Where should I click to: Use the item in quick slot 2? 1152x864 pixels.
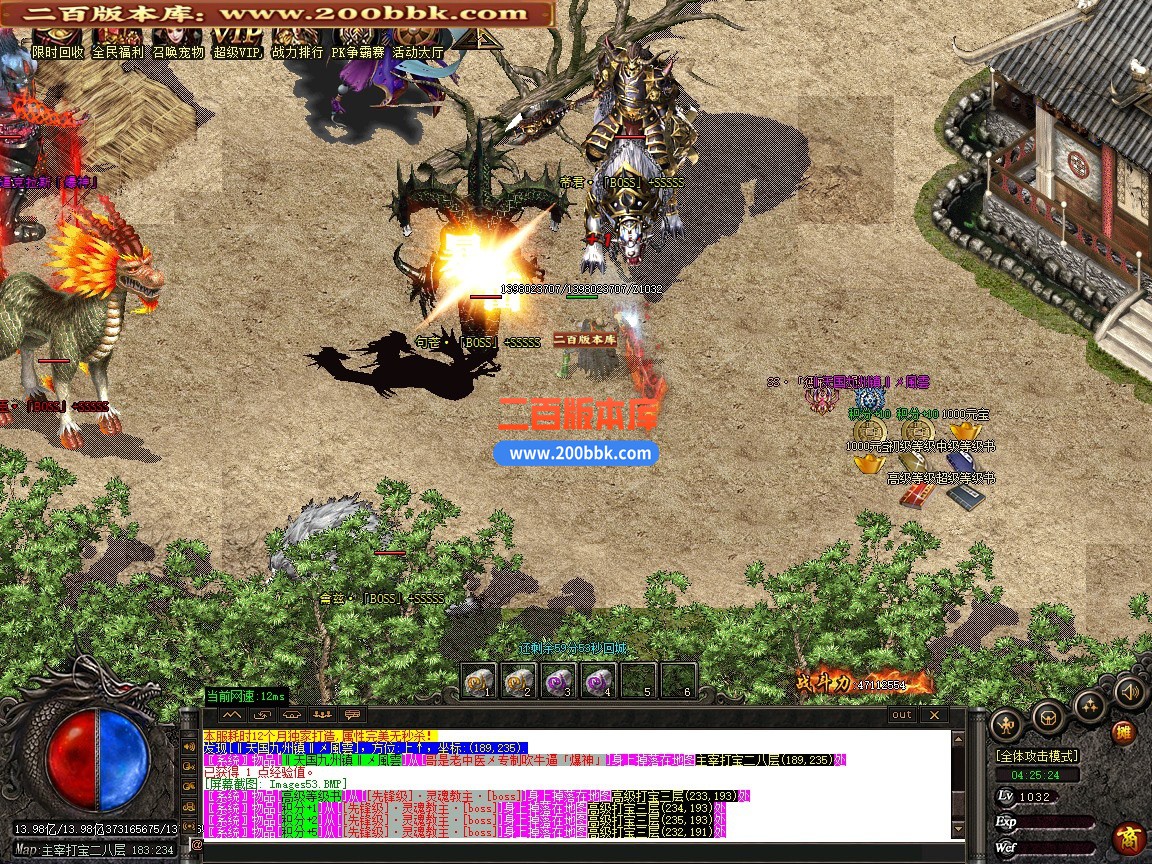click(x=518, y=680)
